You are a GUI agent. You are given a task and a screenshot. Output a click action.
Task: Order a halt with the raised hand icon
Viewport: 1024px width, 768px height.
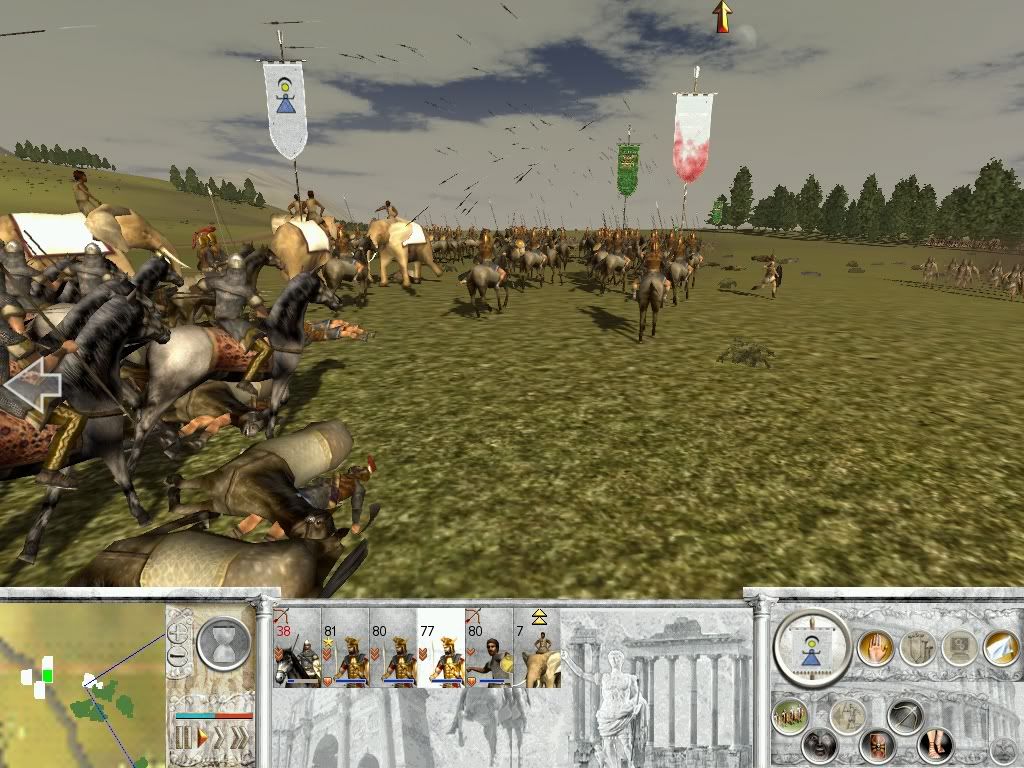(x=874, y=648)
